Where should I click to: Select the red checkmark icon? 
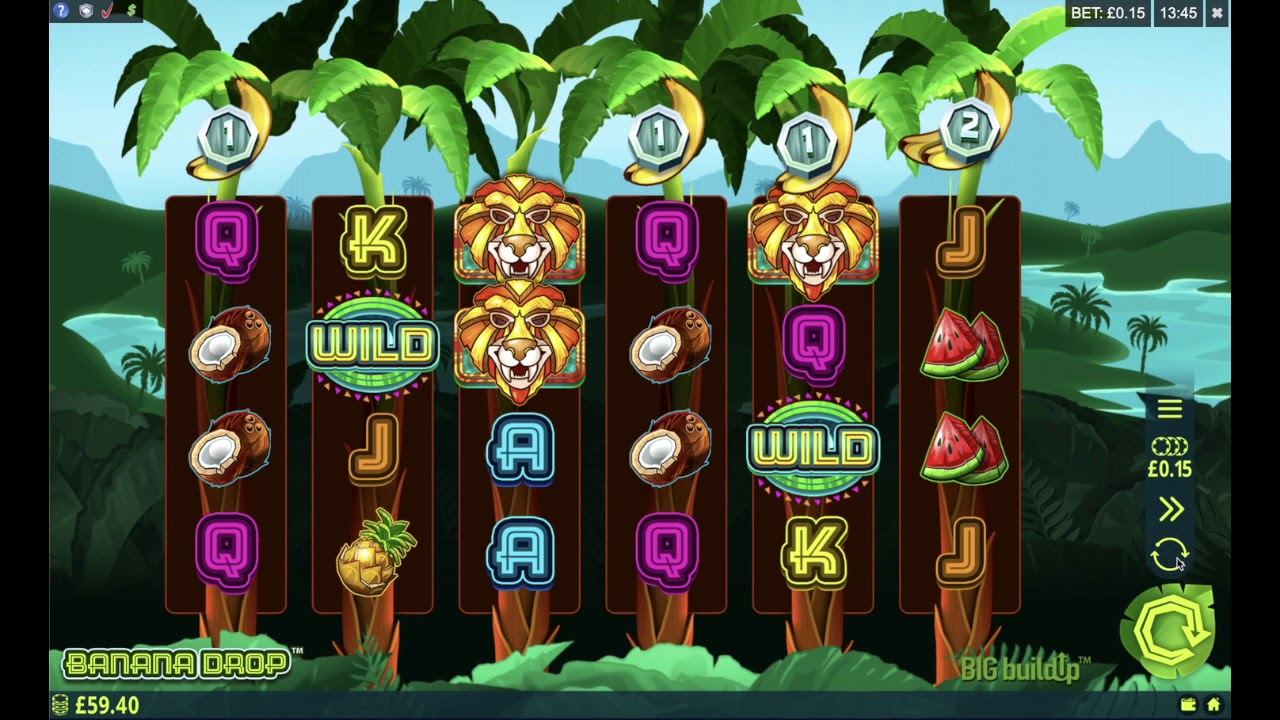pos(108,11)
